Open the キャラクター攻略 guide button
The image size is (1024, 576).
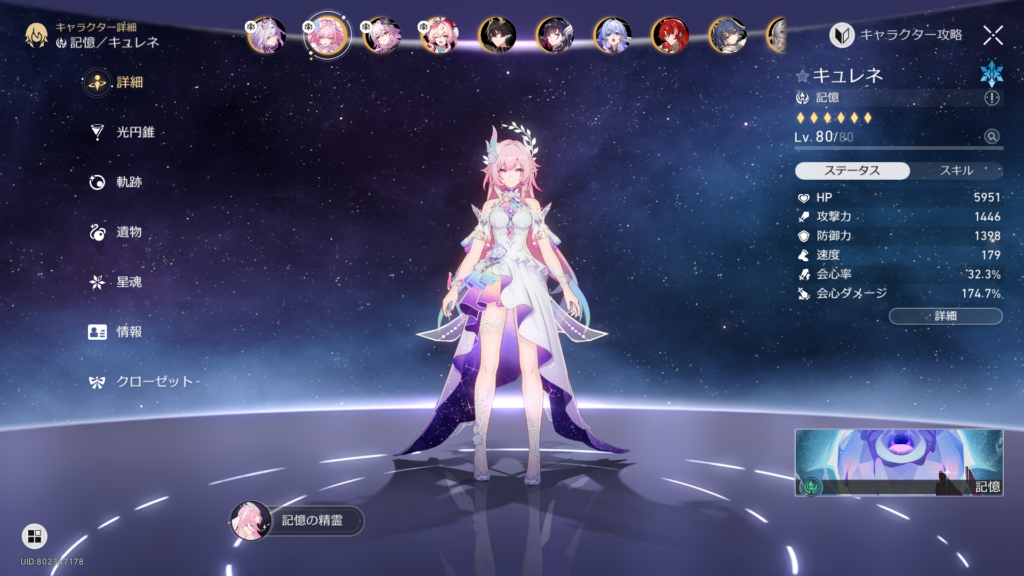click(898, 35)
